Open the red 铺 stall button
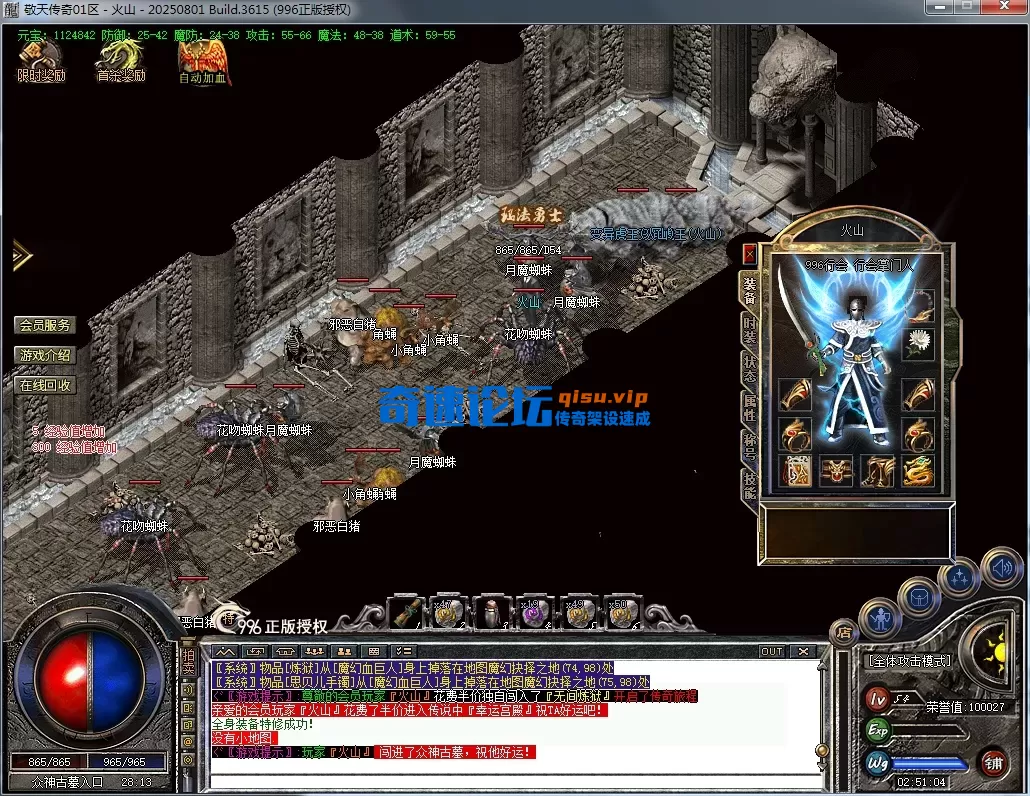This screenshot has width=1030, height=796. [x=993, y=763]
